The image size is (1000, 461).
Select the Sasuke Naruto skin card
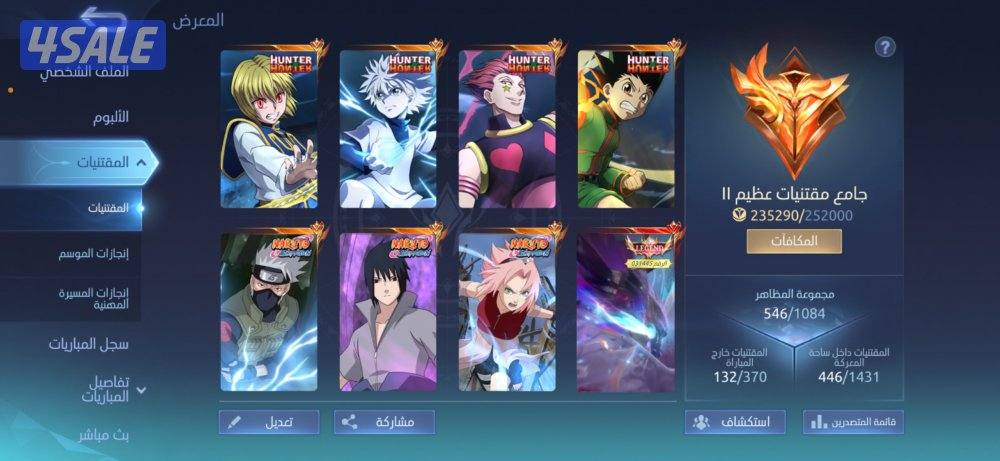[388, 311]
